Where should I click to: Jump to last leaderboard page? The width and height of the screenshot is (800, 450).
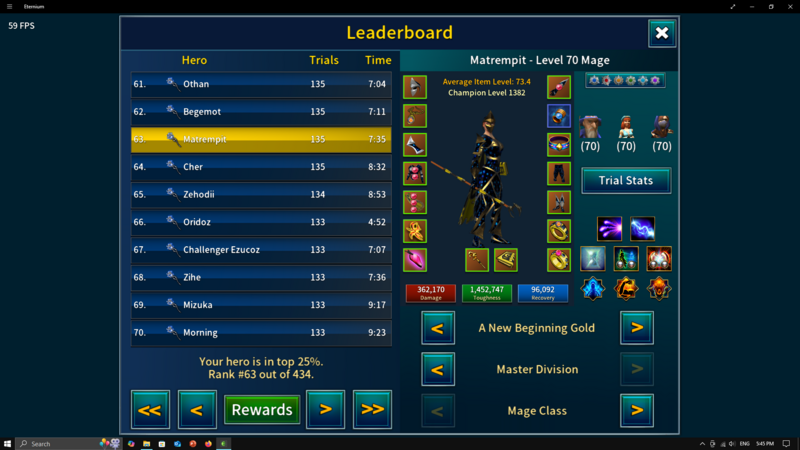(x=372, y=409)
